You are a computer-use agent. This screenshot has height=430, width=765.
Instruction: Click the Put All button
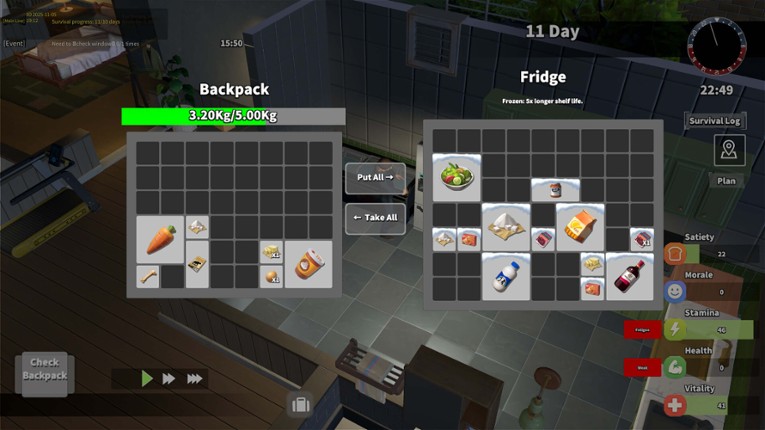[x=375, y=178]
